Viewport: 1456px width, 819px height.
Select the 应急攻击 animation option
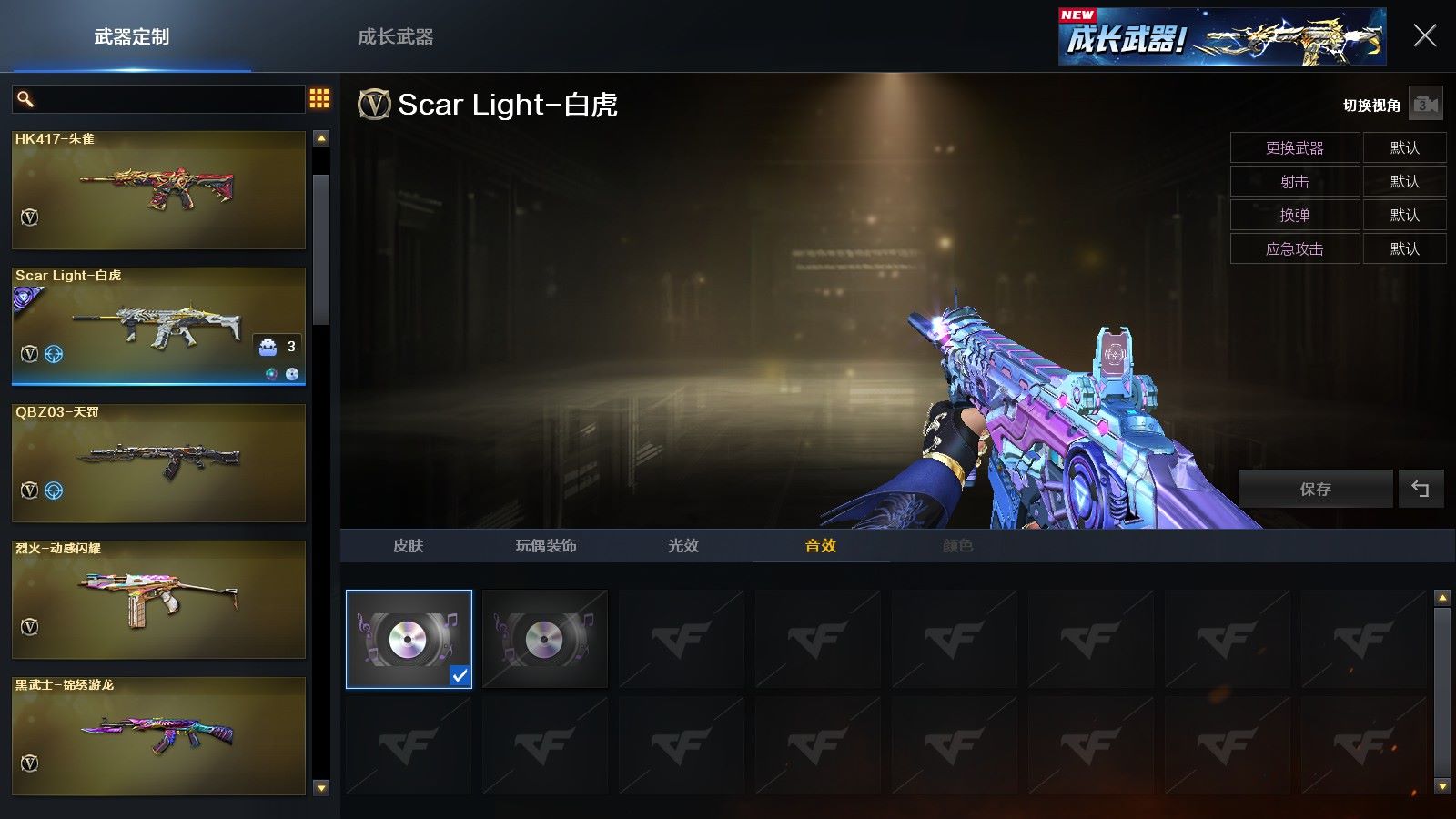tap(1294, 249)
